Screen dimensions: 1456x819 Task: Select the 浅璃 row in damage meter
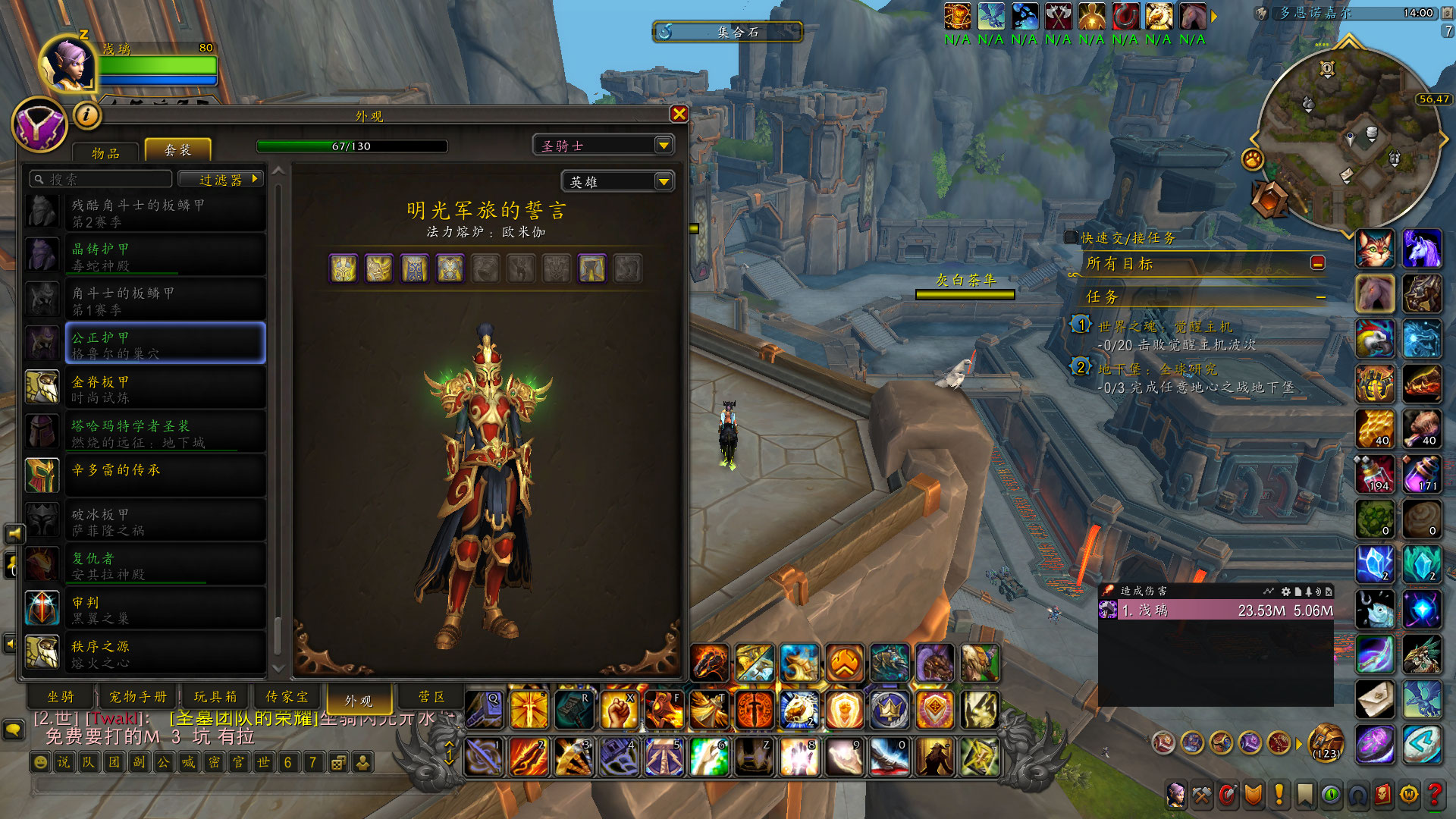point(1215,610)
